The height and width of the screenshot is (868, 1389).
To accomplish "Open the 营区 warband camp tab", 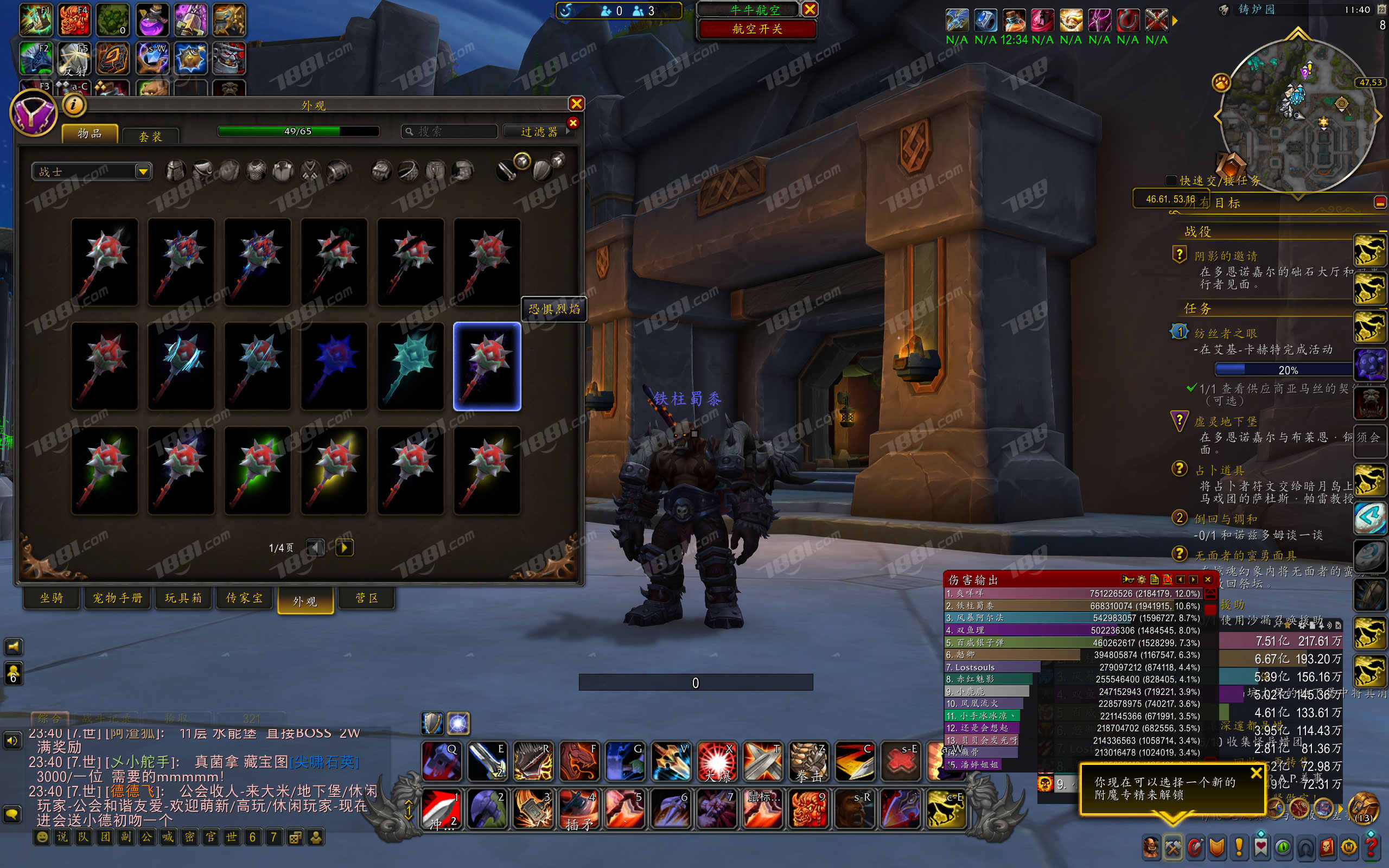I will (x=366, y=598).
